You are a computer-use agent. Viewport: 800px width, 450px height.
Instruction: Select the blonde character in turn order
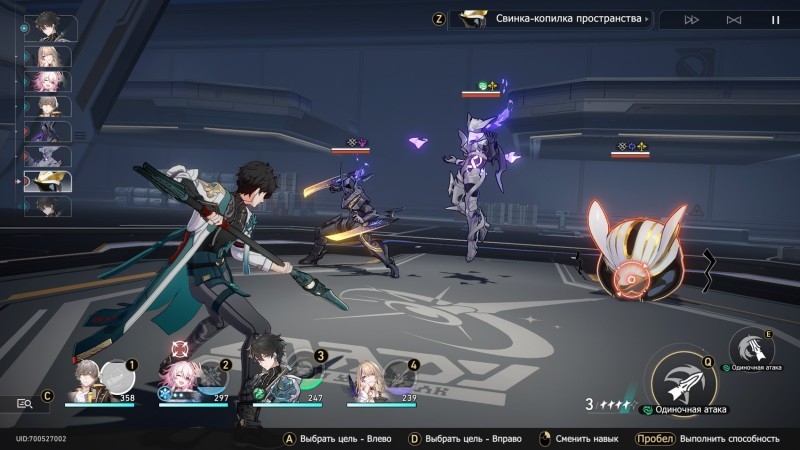click(x=48, y=56)
